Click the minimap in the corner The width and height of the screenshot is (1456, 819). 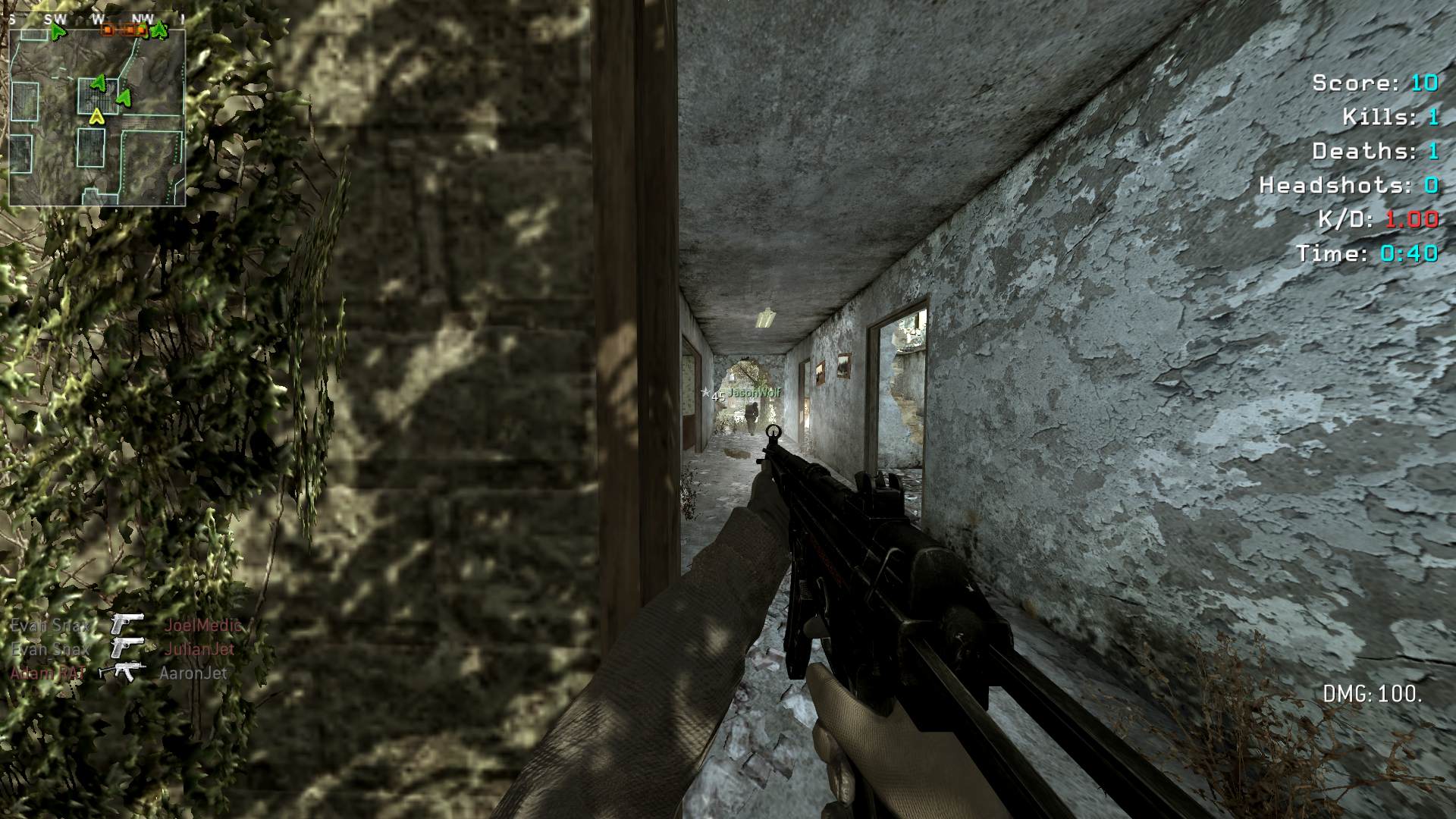pyautogui.click(x=97, y=118)
